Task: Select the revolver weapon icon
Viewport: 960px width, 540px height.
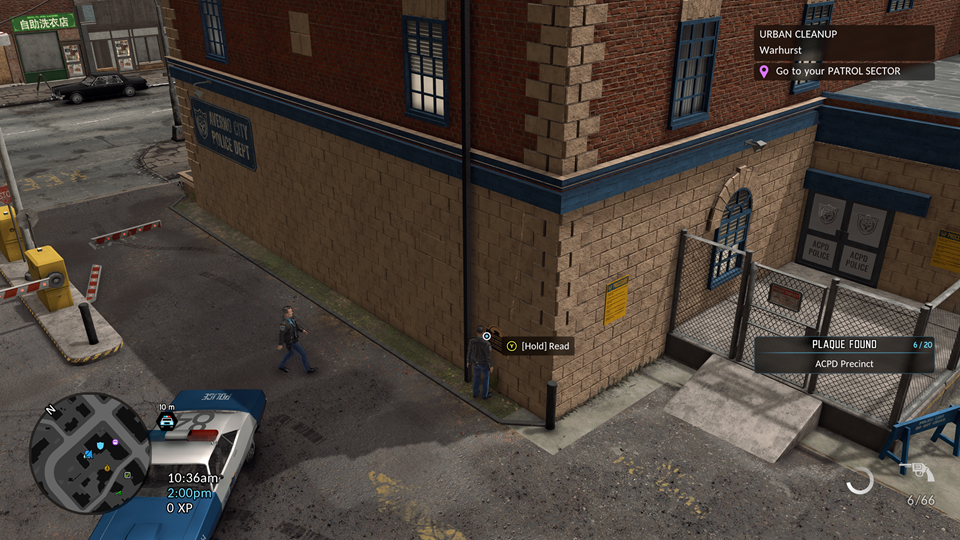Action: (x=917, y=472)
